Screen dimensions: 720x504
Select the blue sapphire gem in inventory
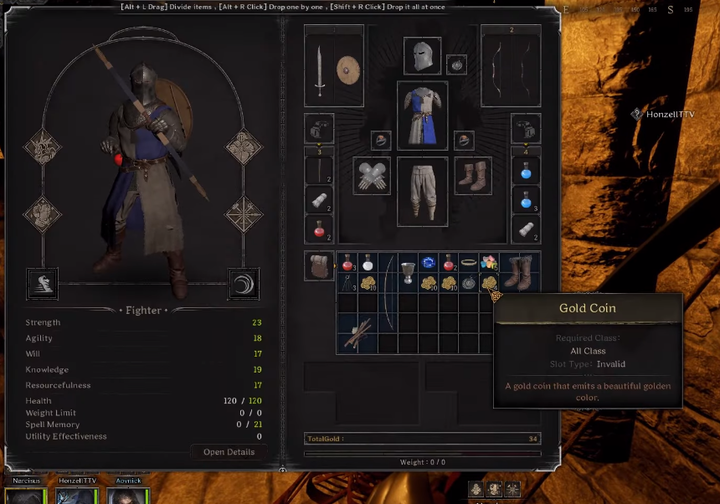coord(428,263)
